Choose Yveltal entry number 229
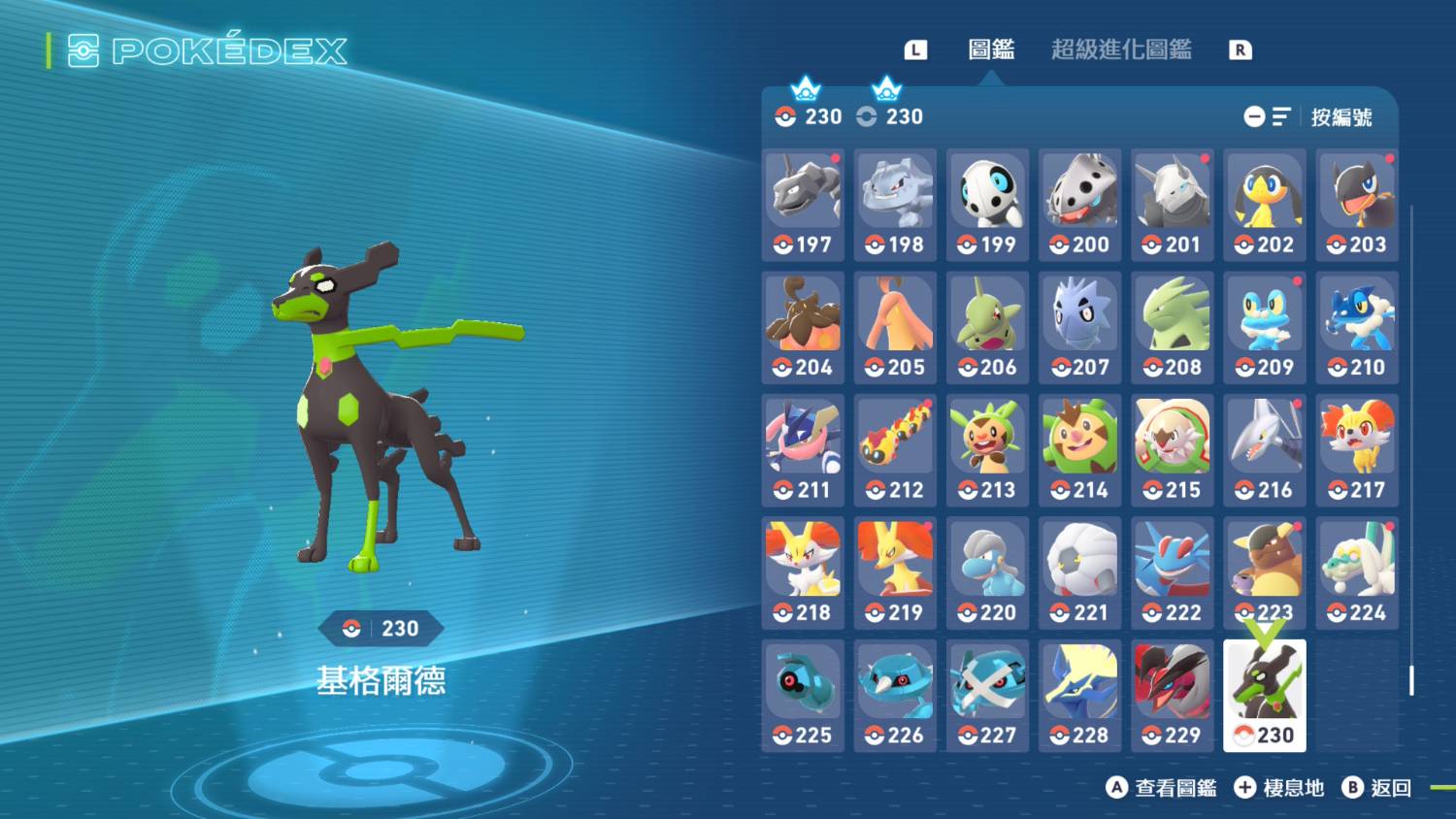Viewport: 1456px width, 819px height. [1173, 695]
